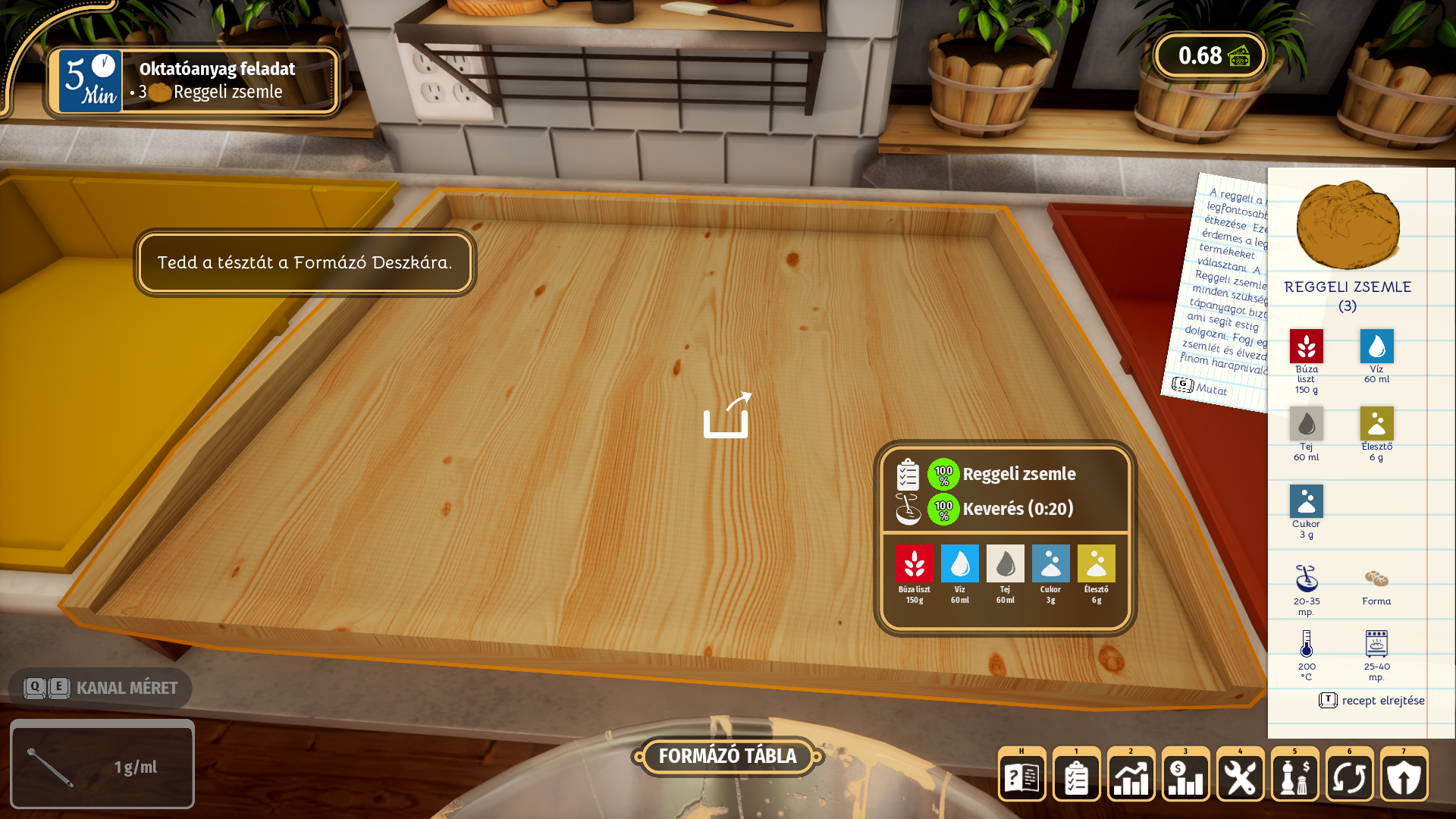Click the money balance display

pos(1210,55)
